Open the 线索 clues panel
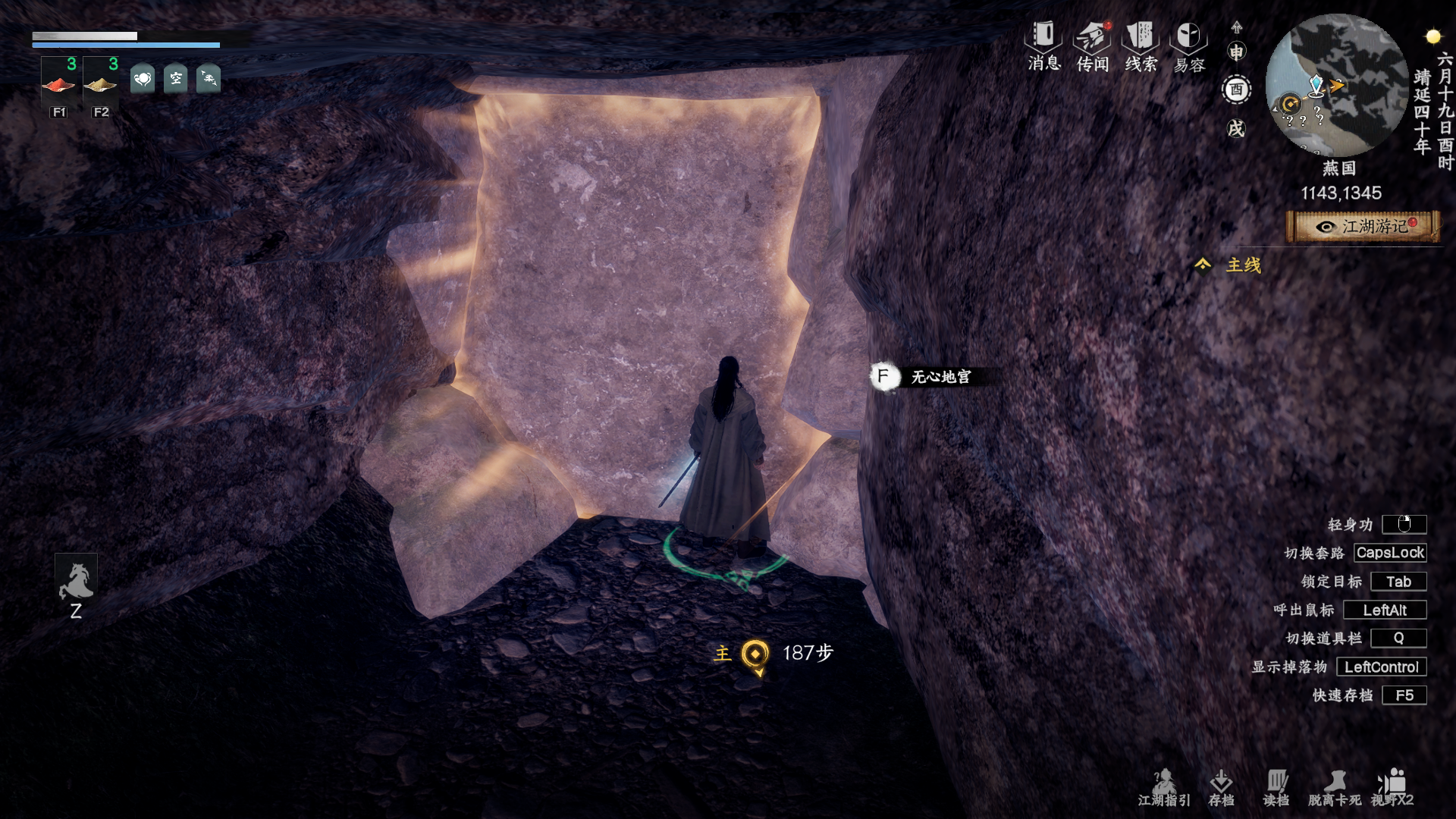The width and height of the screenshot is (1456, 819). tap(1141, 45)
